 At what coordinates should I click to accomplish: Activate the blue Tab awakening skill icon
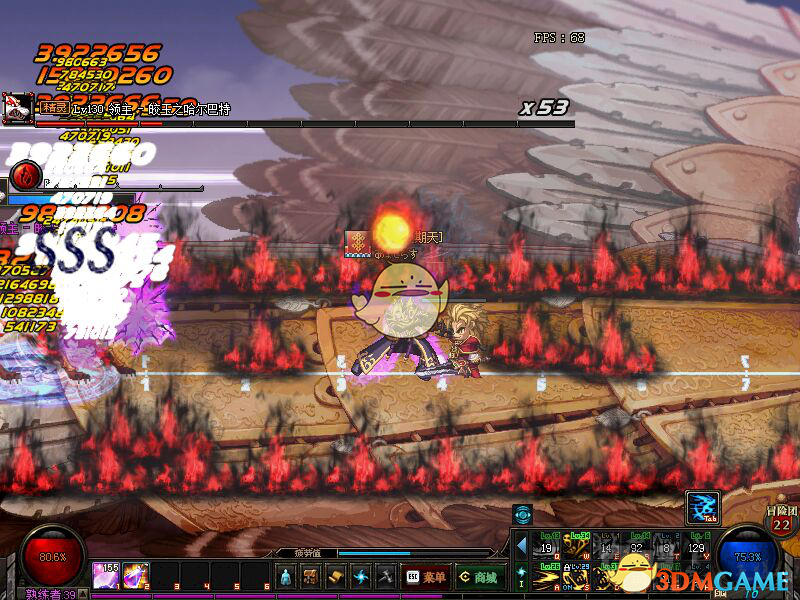coord(700,507)
